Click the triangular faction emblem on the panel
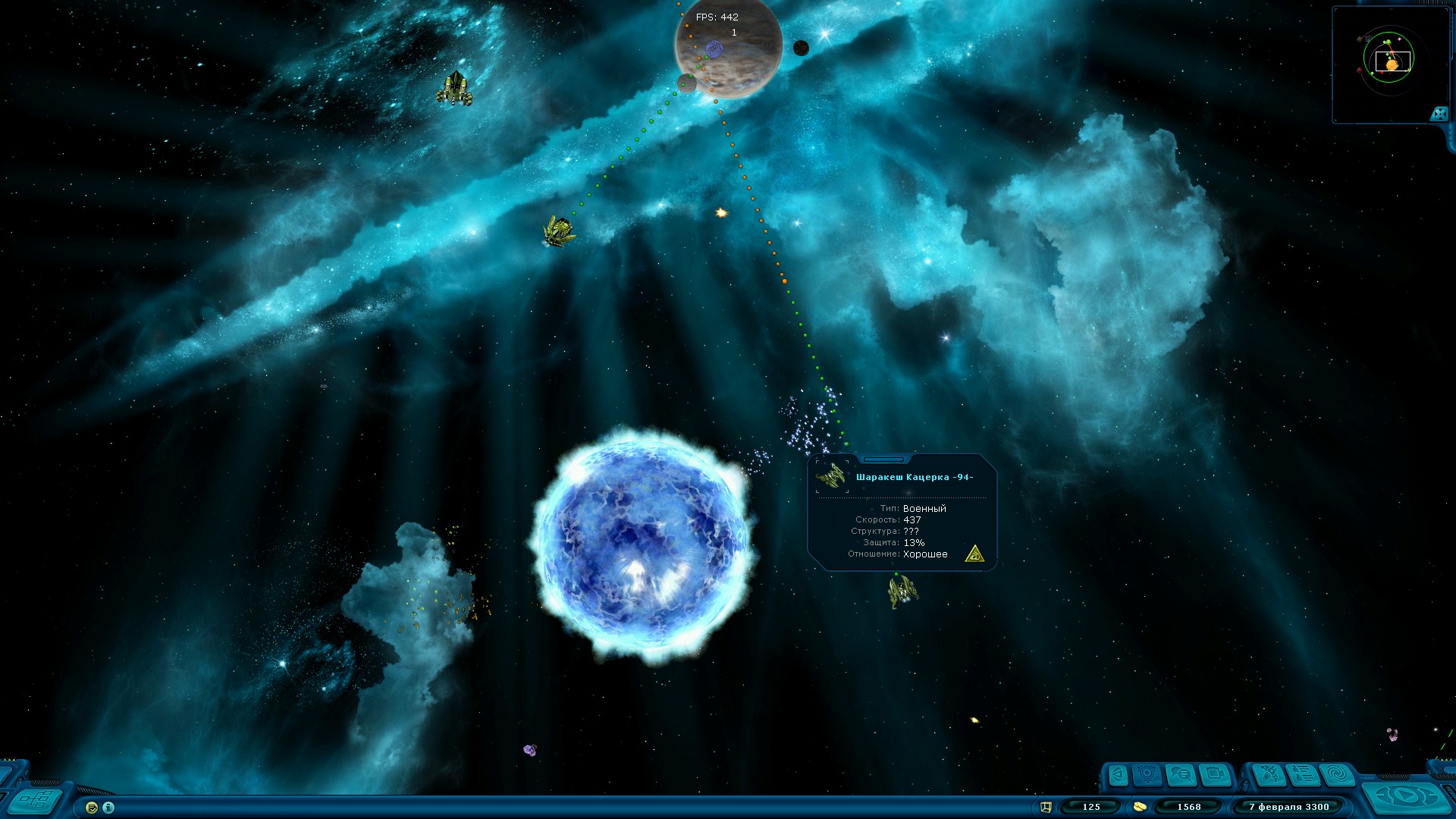This screenshot has width=1456, height=819. (x=977, y=554)
